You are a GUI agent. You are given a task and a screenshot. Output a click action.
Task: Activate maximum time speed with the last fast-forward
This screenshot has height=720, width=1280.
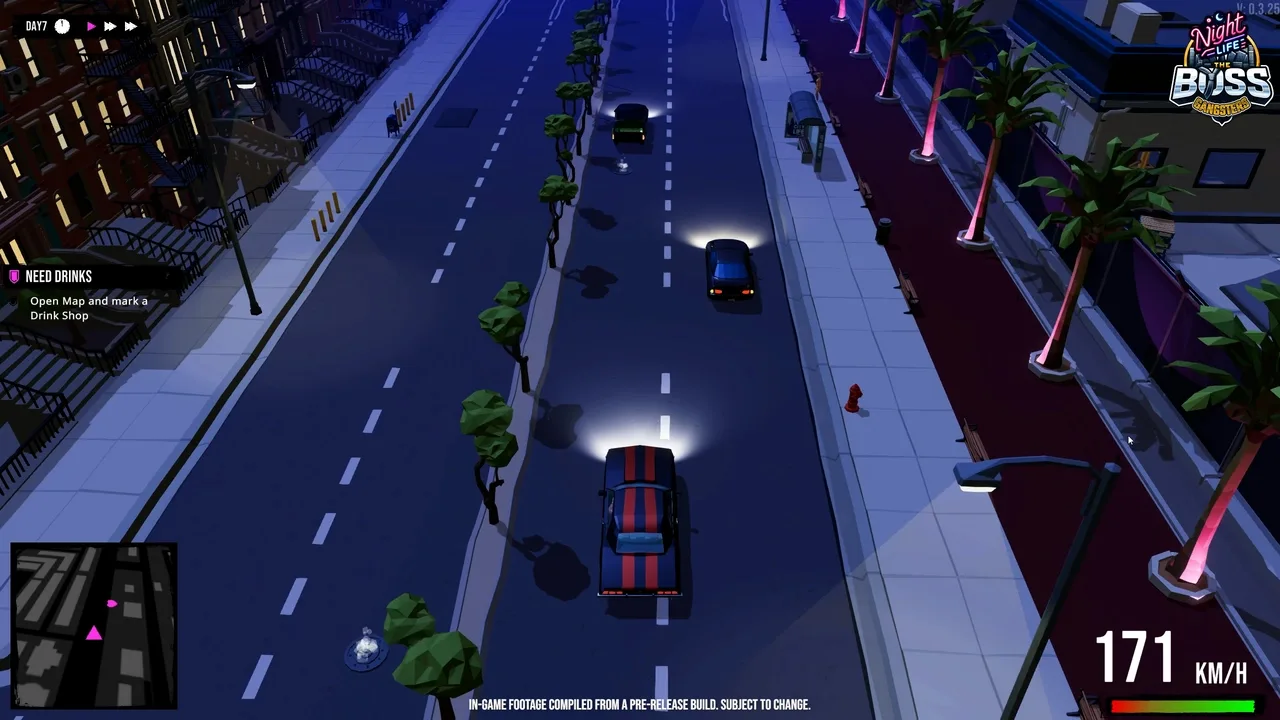131,26
